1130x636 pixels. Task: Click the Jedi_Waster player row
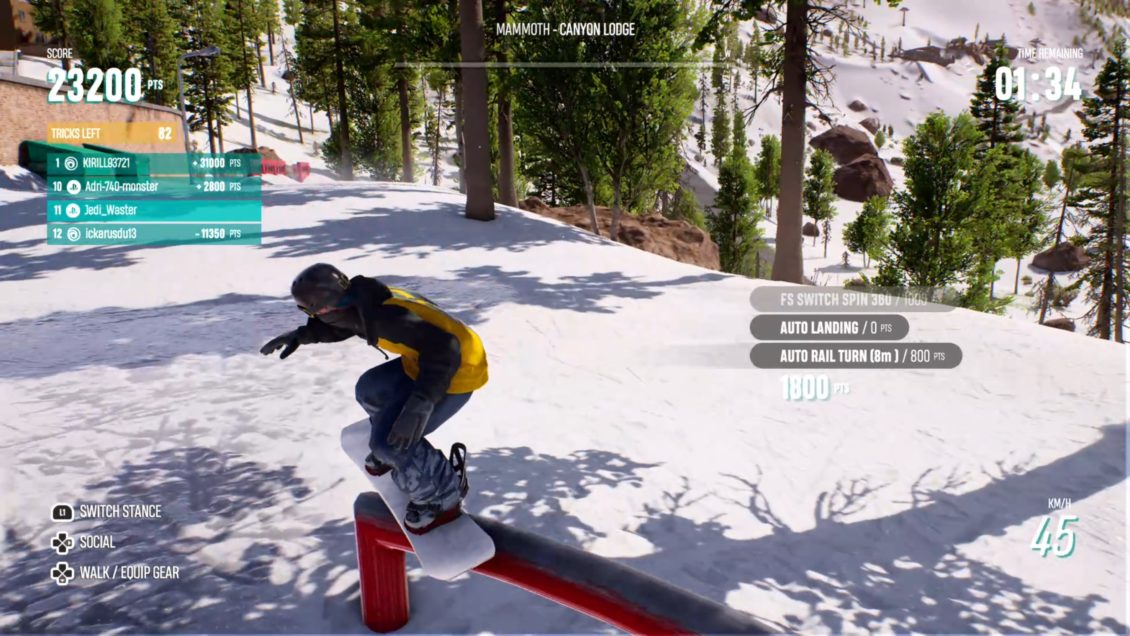point(154,210)
